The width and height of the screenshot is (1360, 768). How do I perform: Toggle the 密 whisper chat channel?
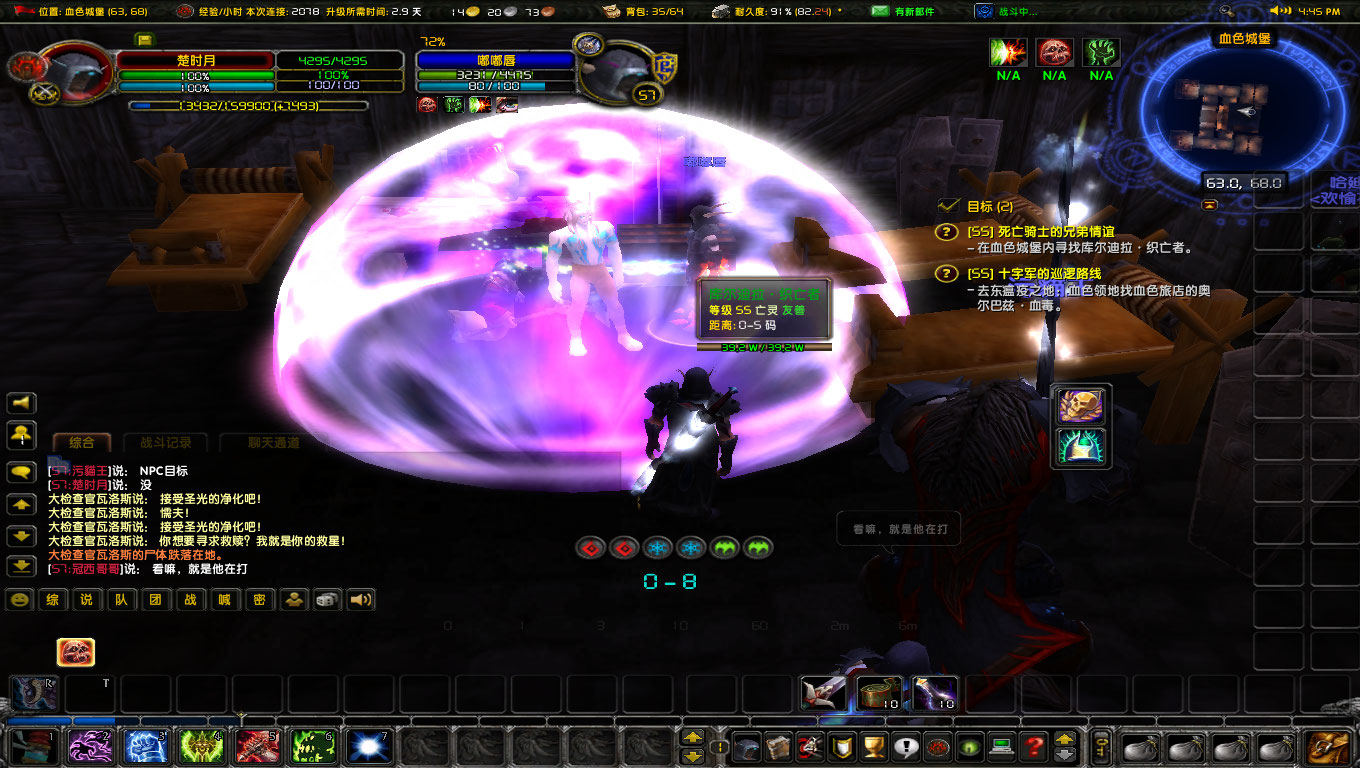coord(259,601)
